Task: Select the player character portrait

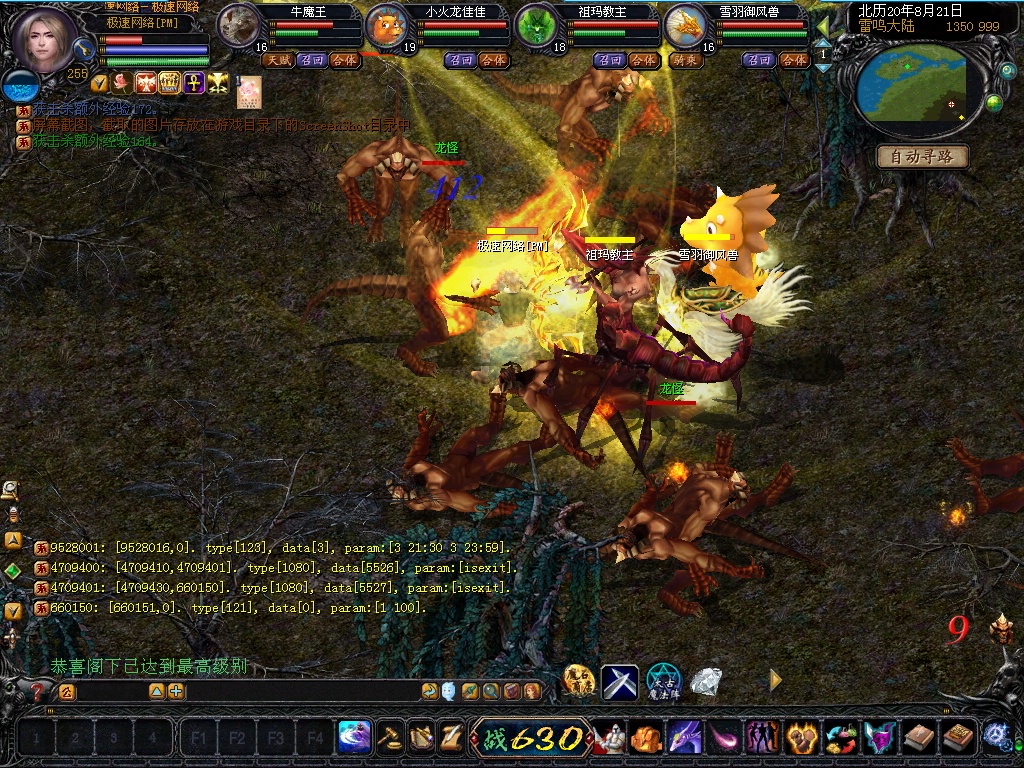Action: click(45, 40)
